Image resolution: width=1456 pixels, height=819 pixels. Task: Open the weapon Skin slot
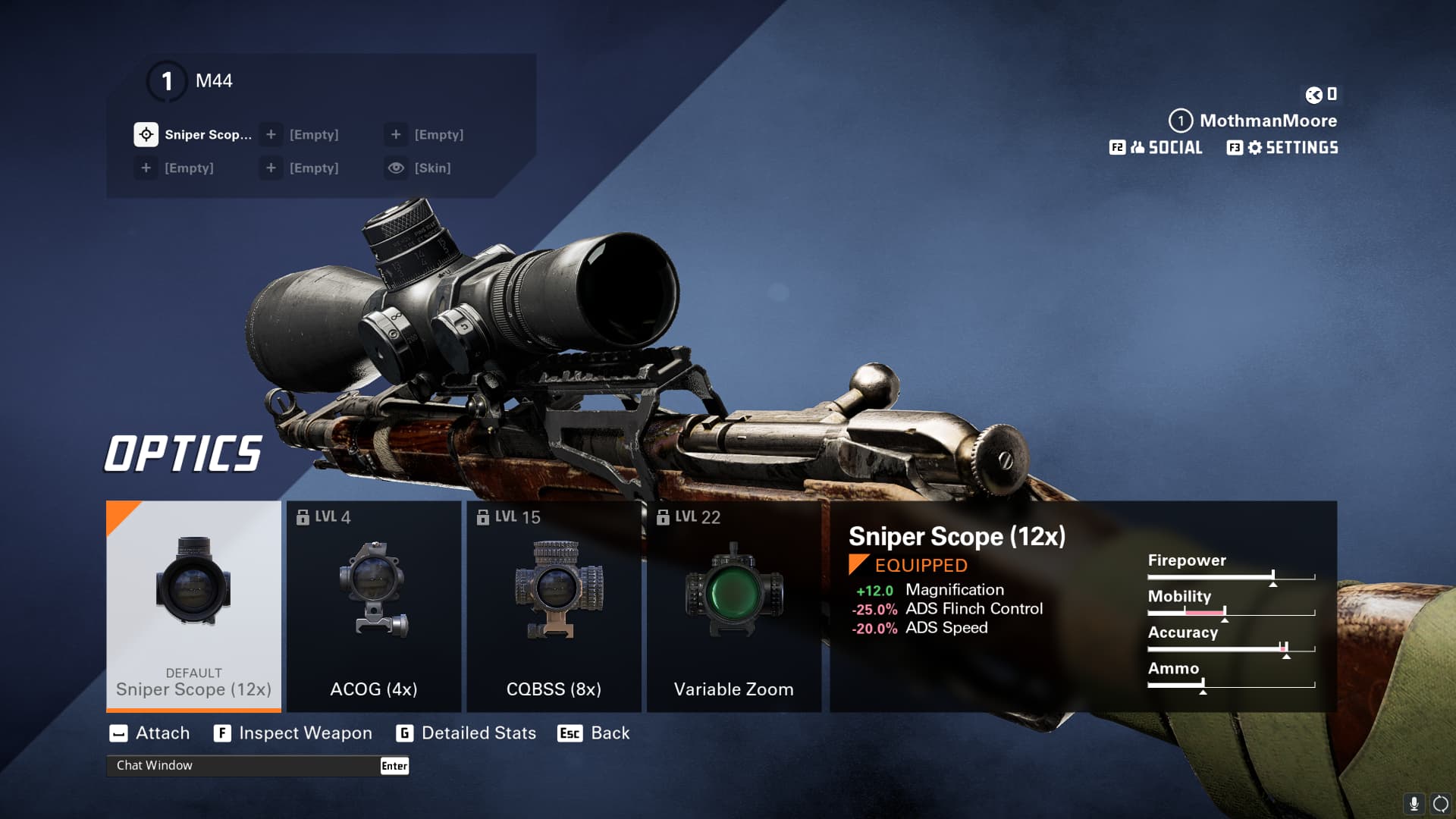[419, 168]
